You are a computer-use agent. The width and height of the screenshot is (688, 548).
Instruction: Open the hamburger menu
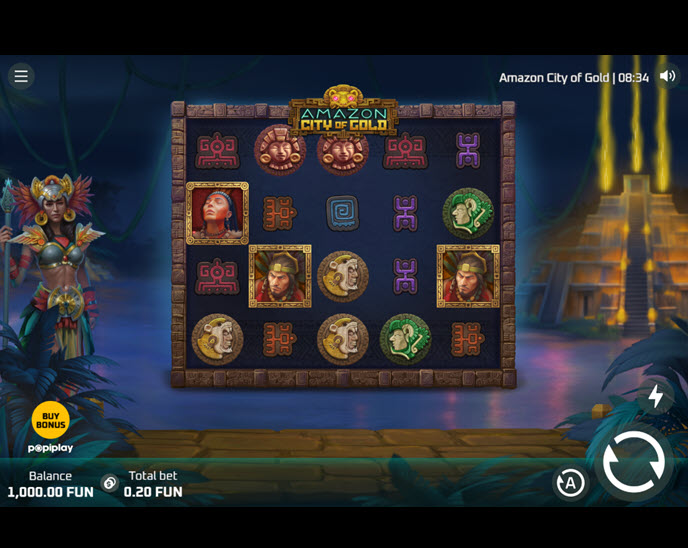[x=21, y=76]
